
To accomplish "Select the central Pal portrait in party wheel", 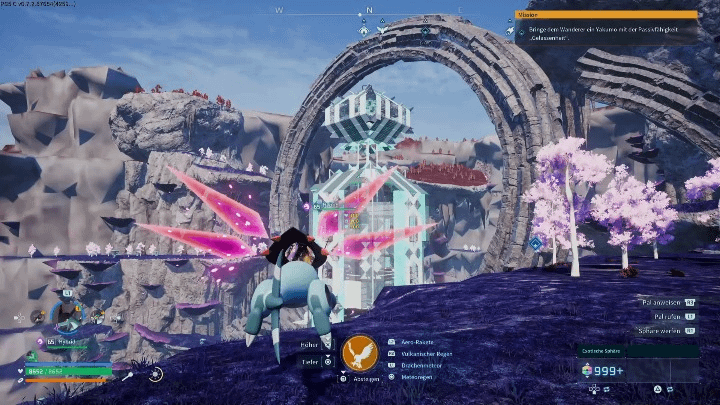I will click(x=68, y=316).
